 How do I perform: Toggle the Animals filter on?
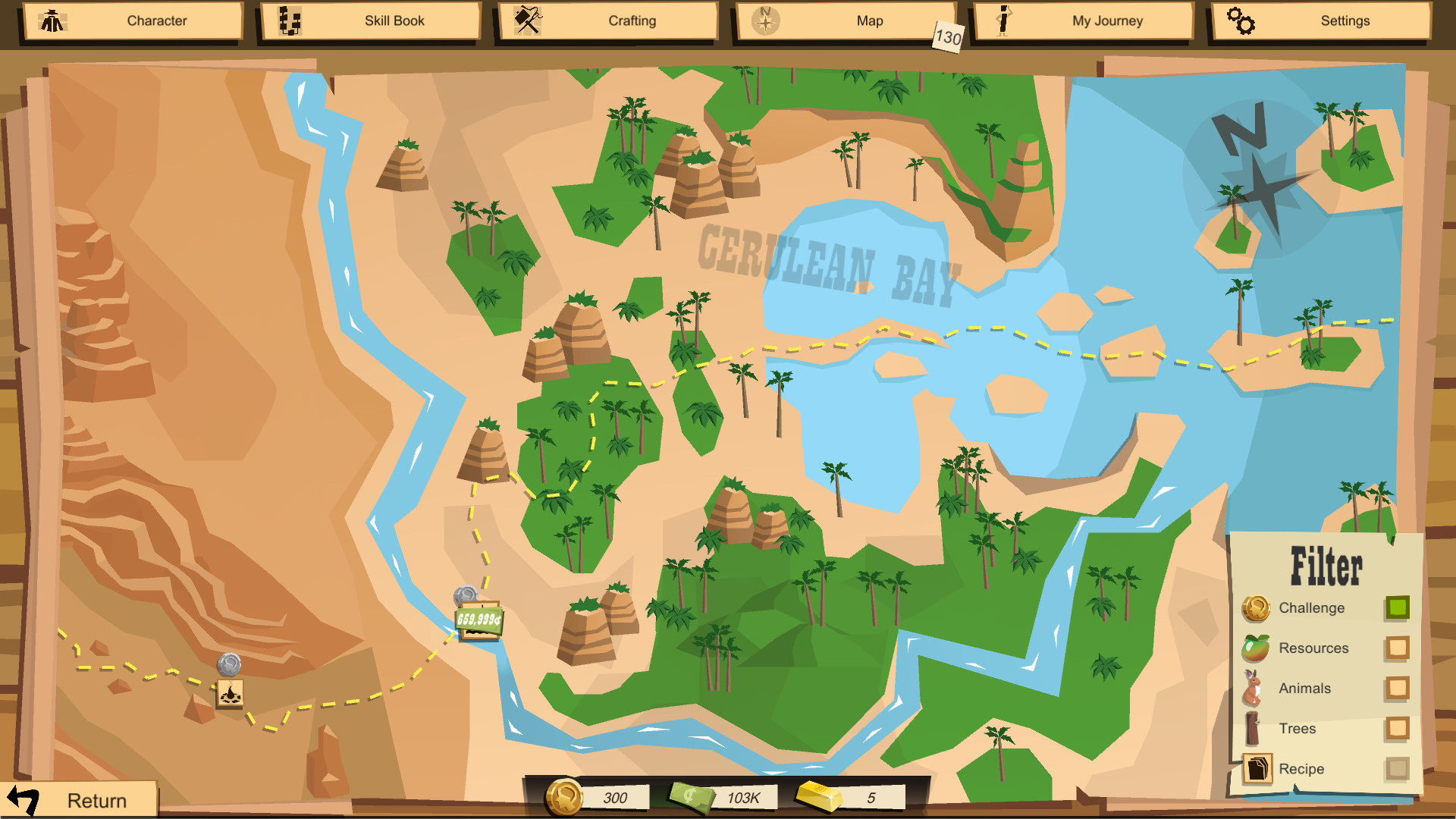pyautogui.click(x=1398, y=689)
